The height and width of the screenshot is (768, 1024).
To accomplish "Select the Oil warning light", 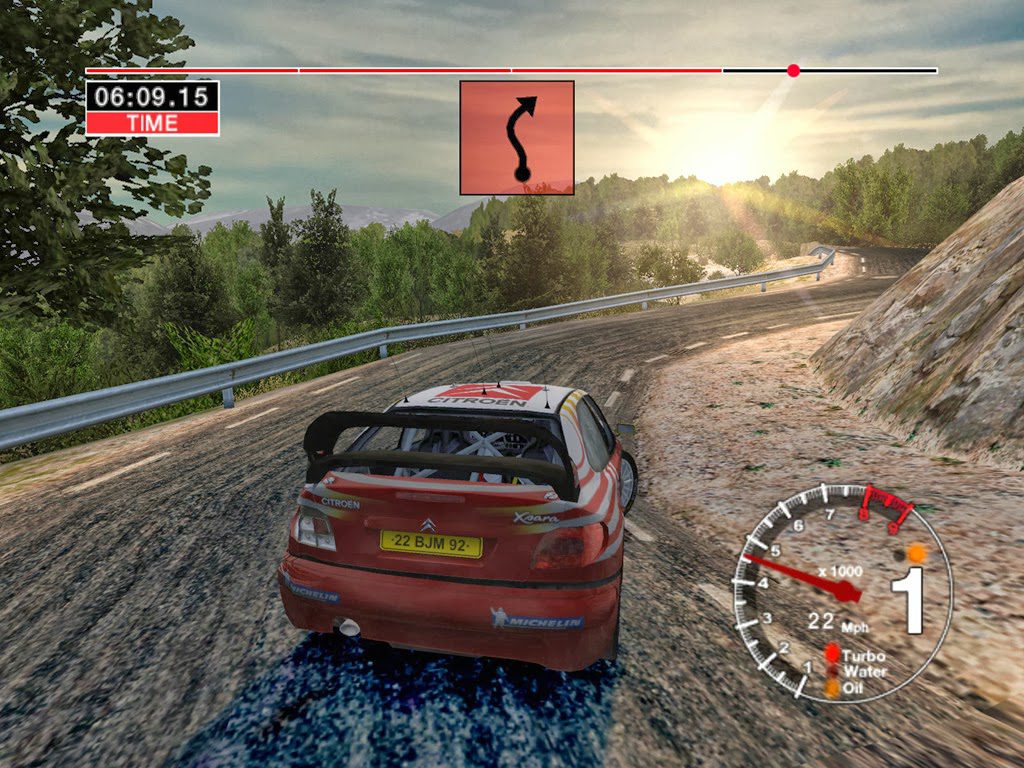I will pos(831,688).
